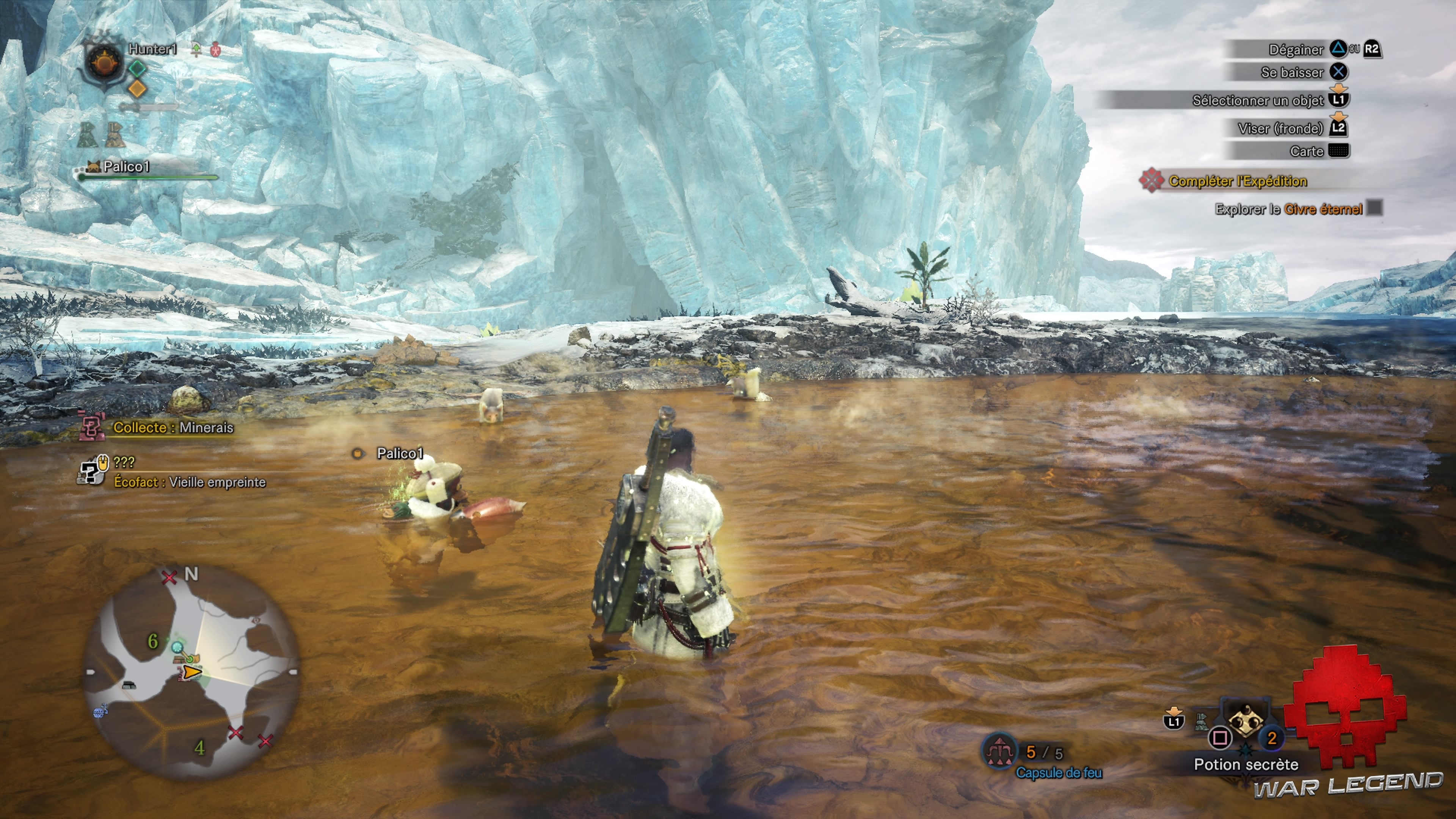Choose the Capsule de feu slinger ammo icon
The height and width of the screenshot is (819, 1456).
999,752
